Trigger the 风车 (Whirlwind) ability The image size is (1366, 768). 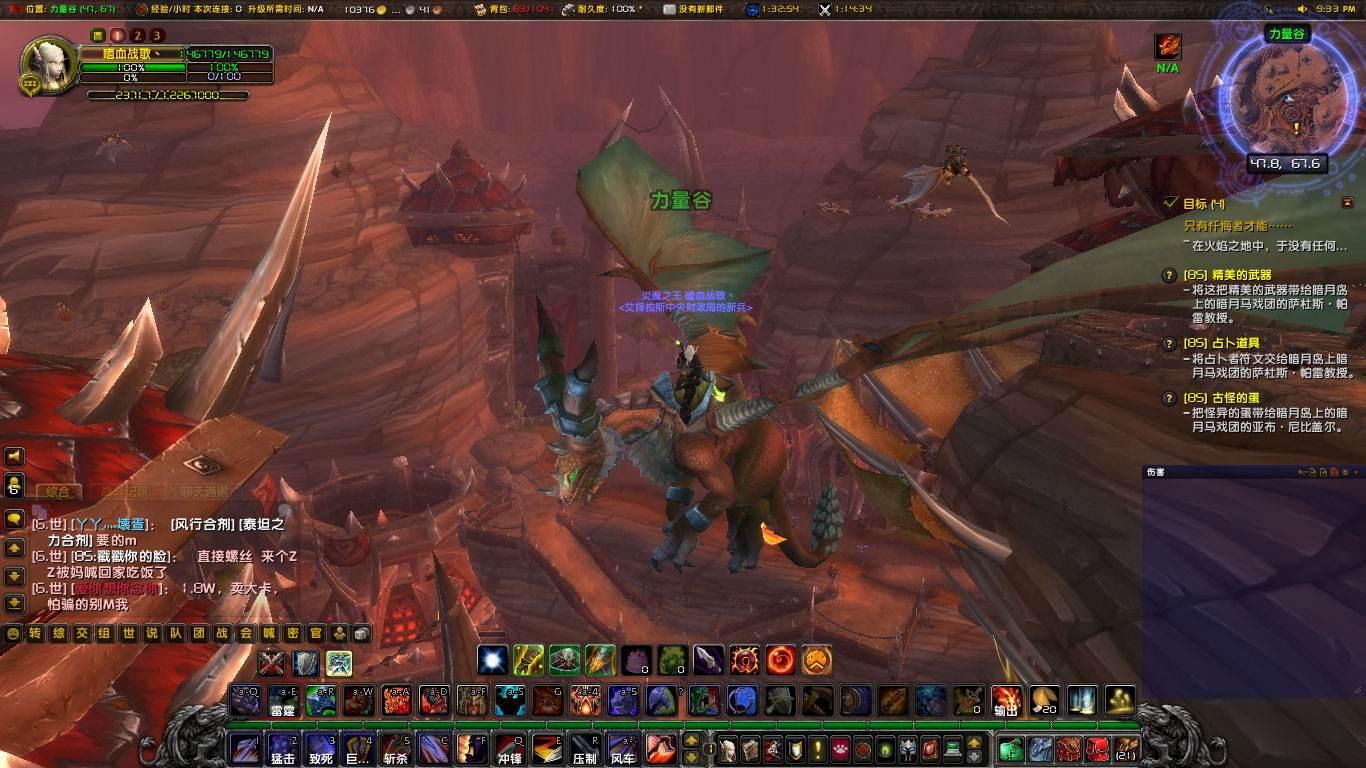(x=622, y=748)
